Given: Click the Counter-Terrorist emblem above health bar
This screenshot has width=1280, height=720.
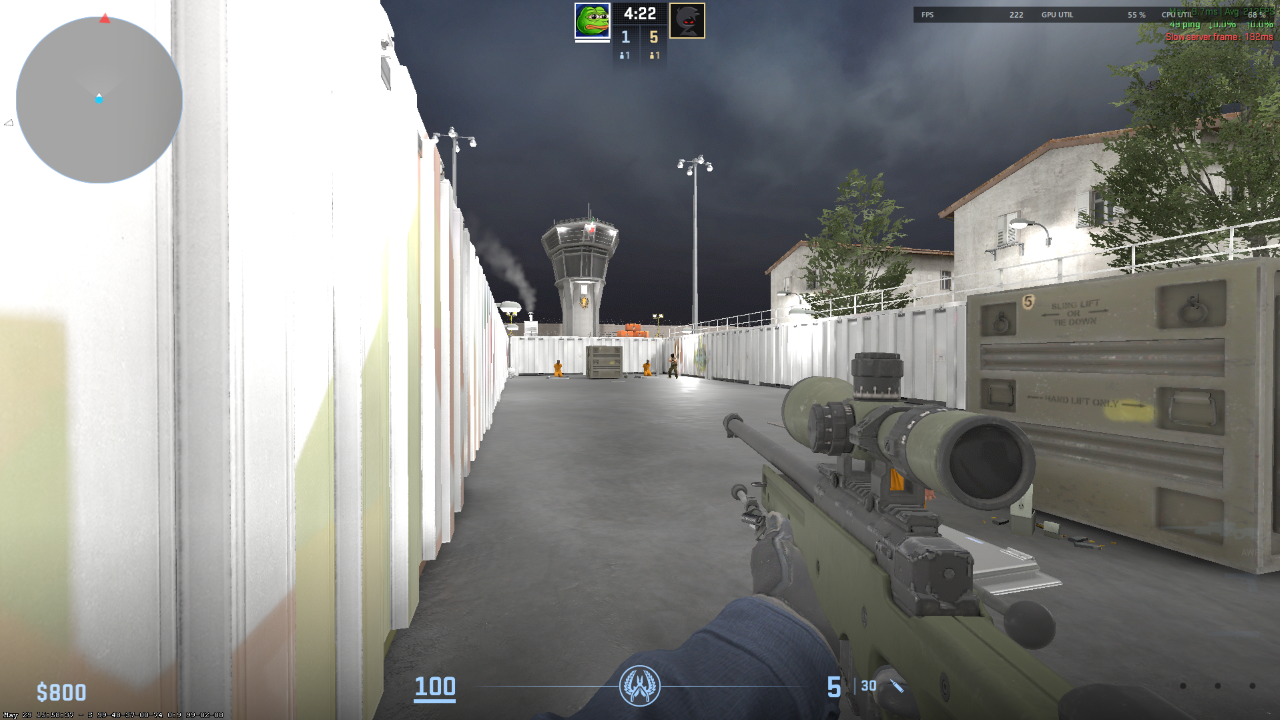Looking at the screenshot, I should [x=640, y=686].
